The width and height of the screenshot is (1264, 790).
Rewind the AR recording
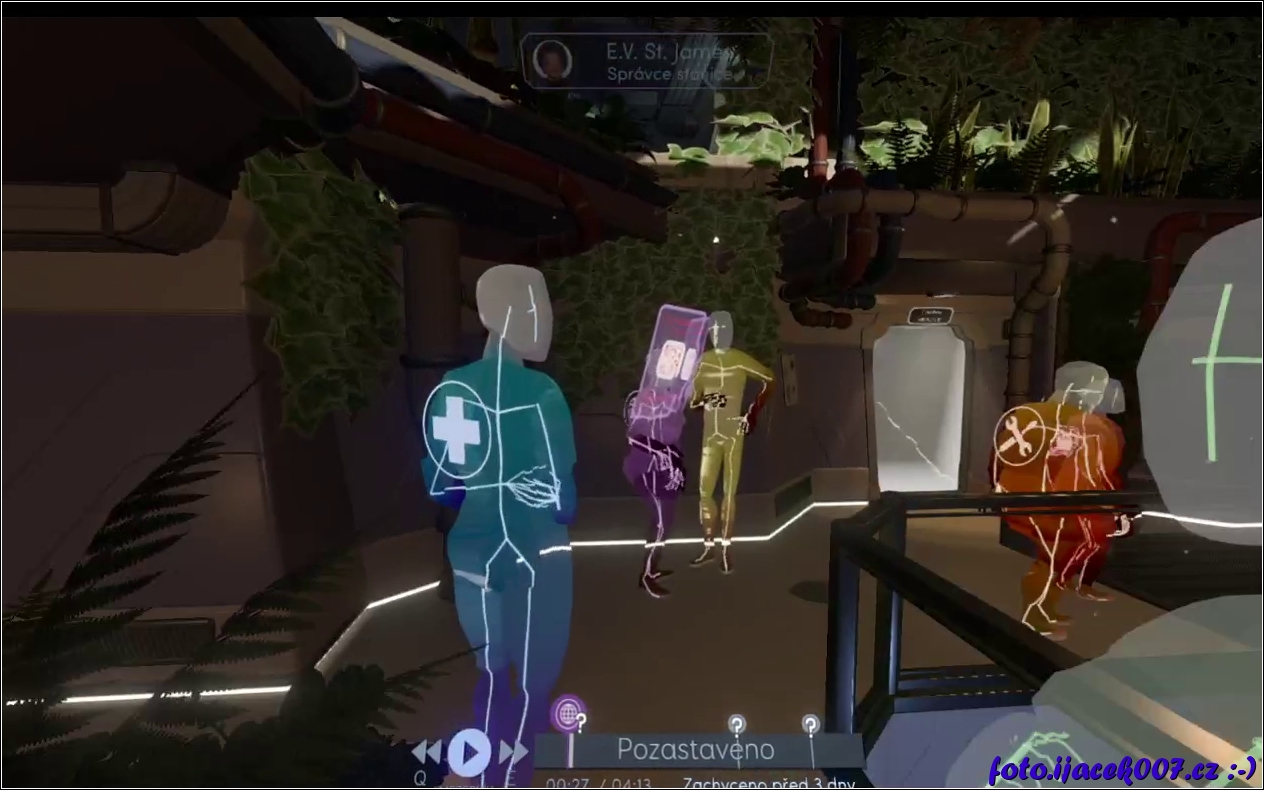(x=427, y=751)
